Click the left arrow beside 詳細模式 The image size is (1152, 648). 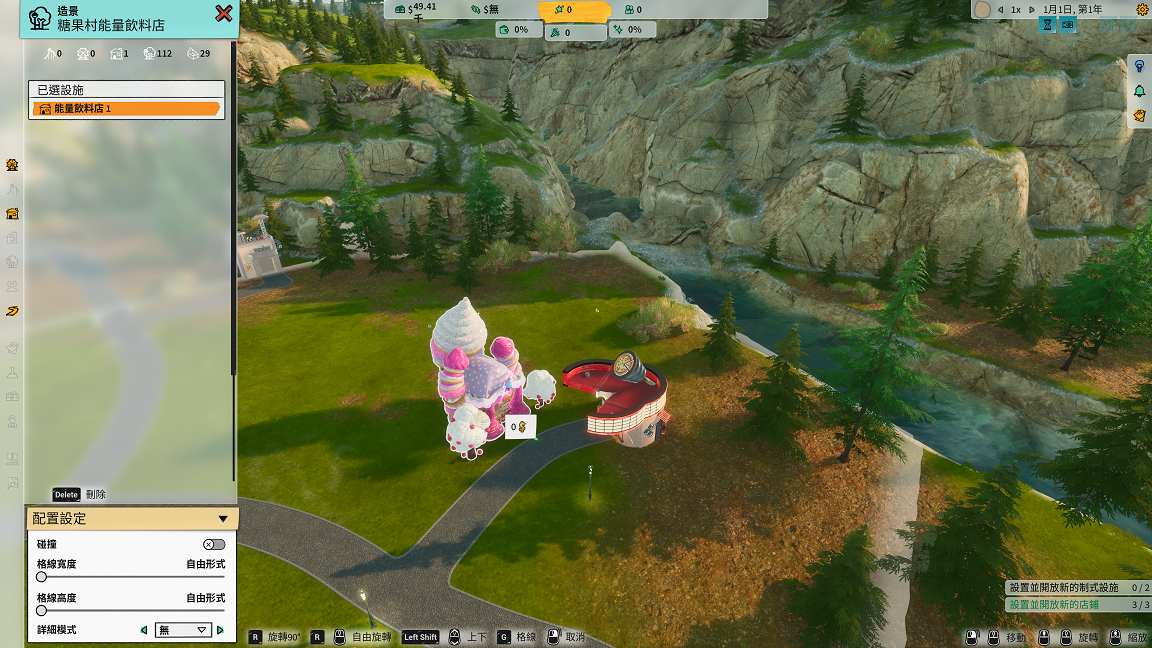click(144, 630)
